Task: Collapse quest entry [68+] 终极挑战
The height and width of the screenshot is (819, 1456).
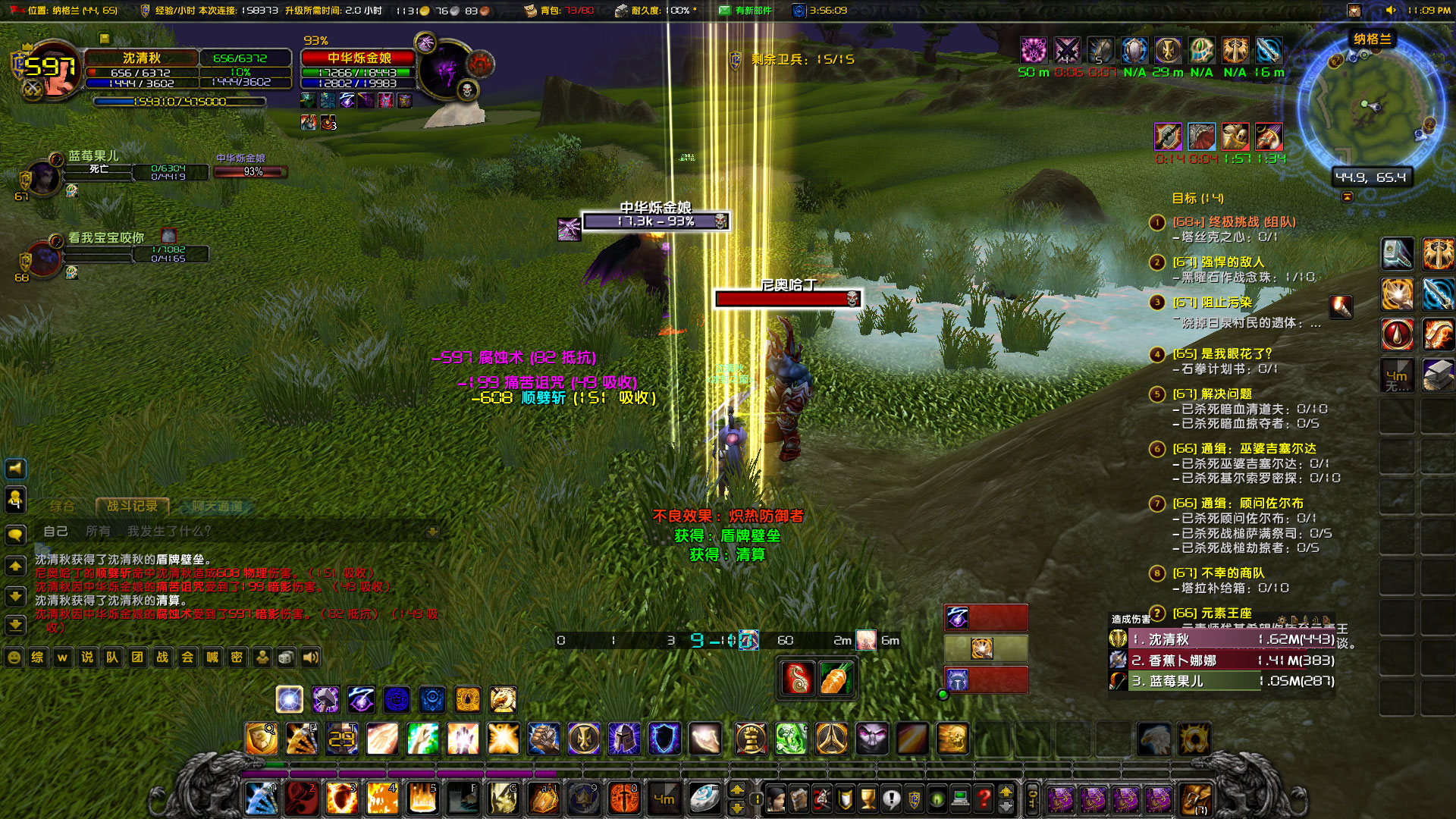Action: (x=1156, y=223)
